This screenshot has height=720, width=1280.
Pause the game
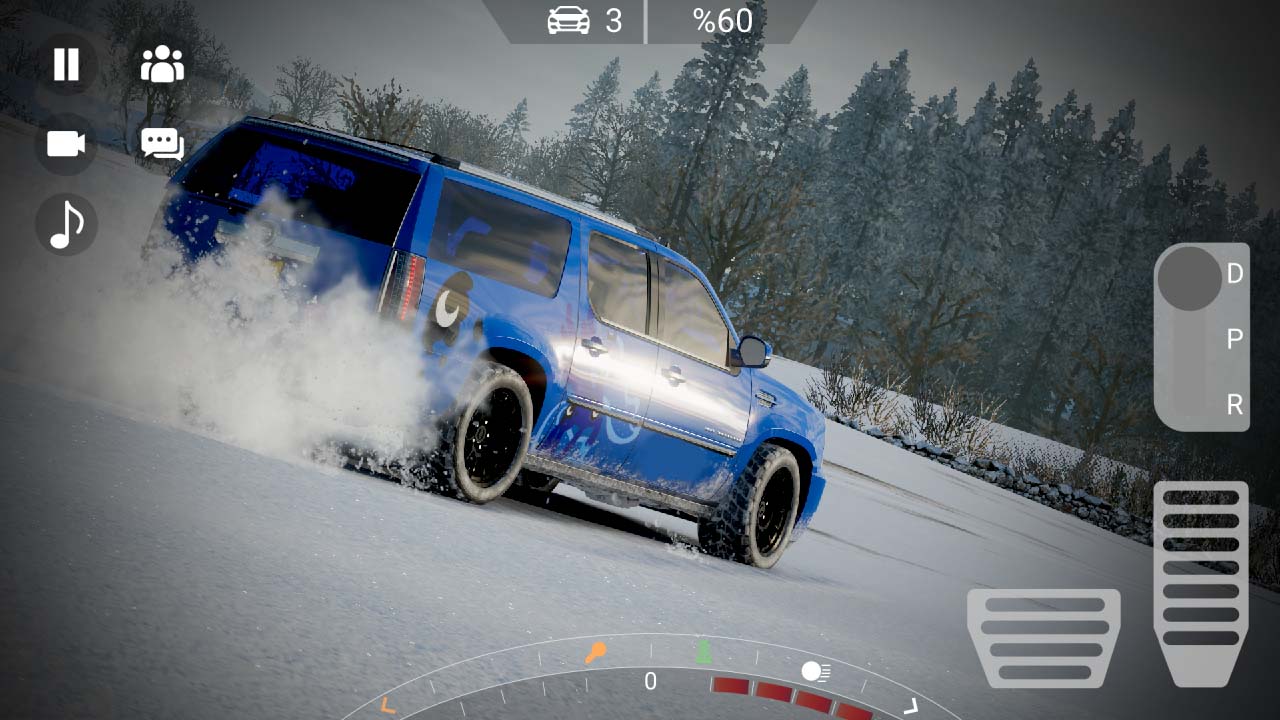pos(65,65)
